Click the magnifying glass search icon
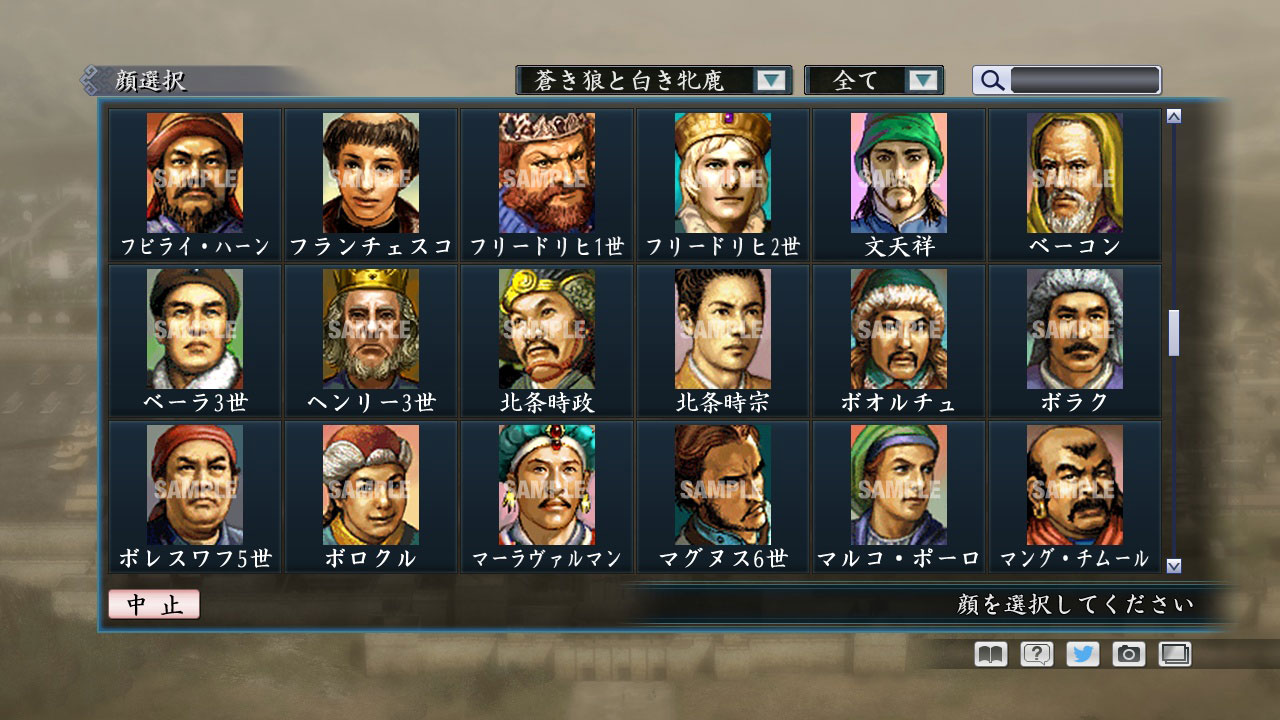 [x=991, y=80]
